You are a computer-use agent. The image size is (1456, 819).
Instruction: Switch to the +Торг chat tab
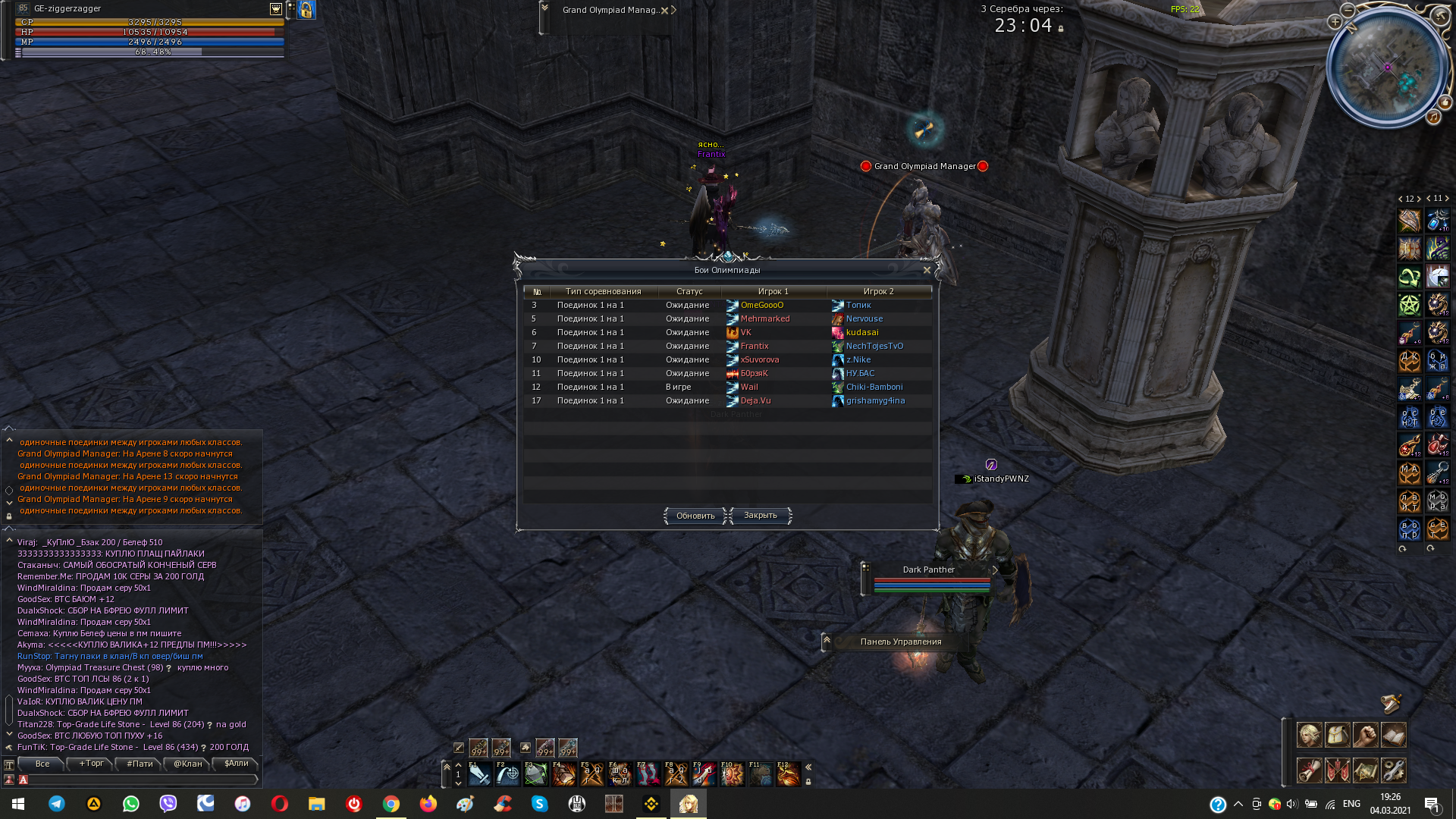(89, 764)
